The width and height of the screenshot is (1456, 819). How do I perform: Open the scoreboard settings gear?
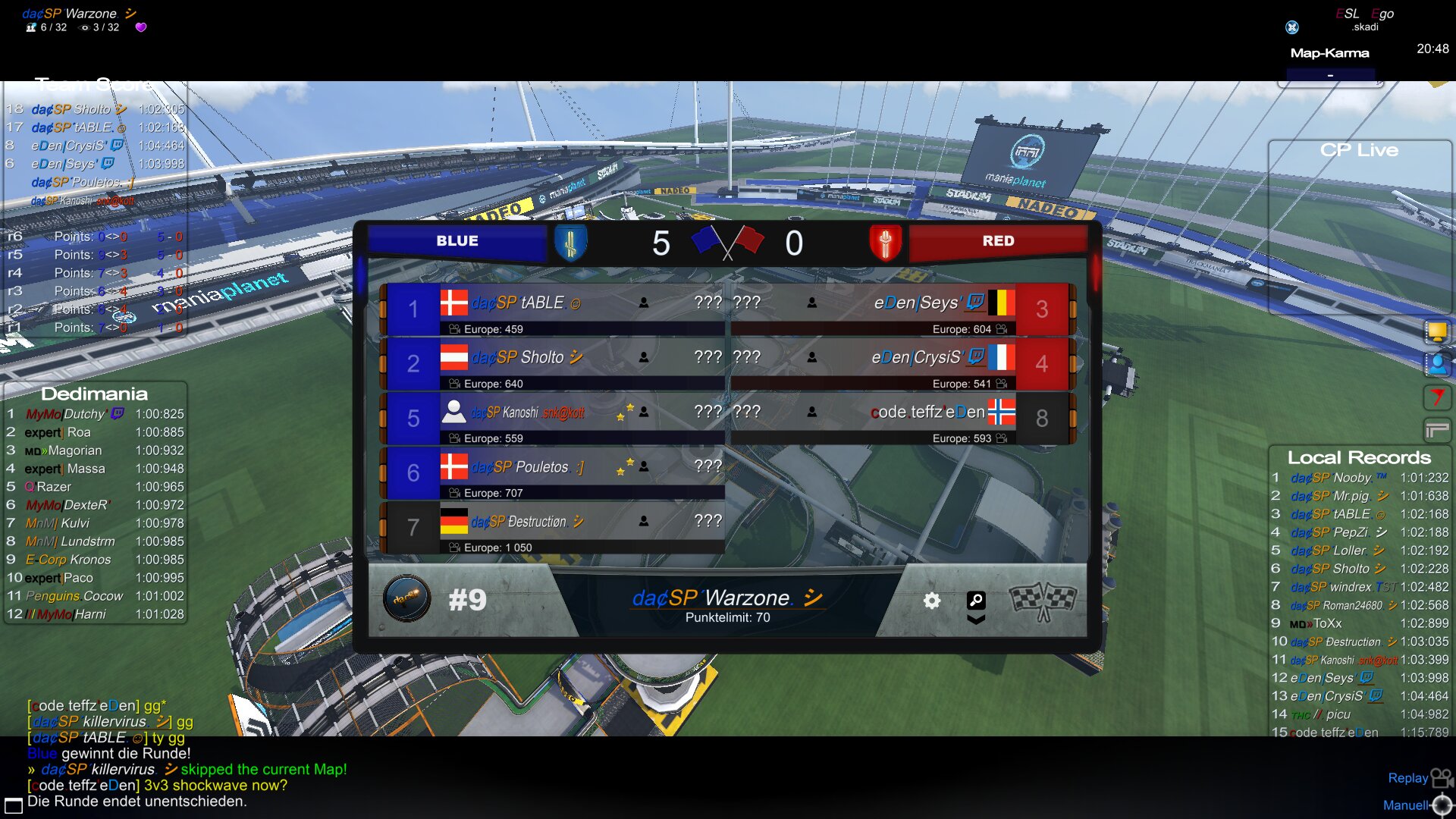(x=932, y=601)
